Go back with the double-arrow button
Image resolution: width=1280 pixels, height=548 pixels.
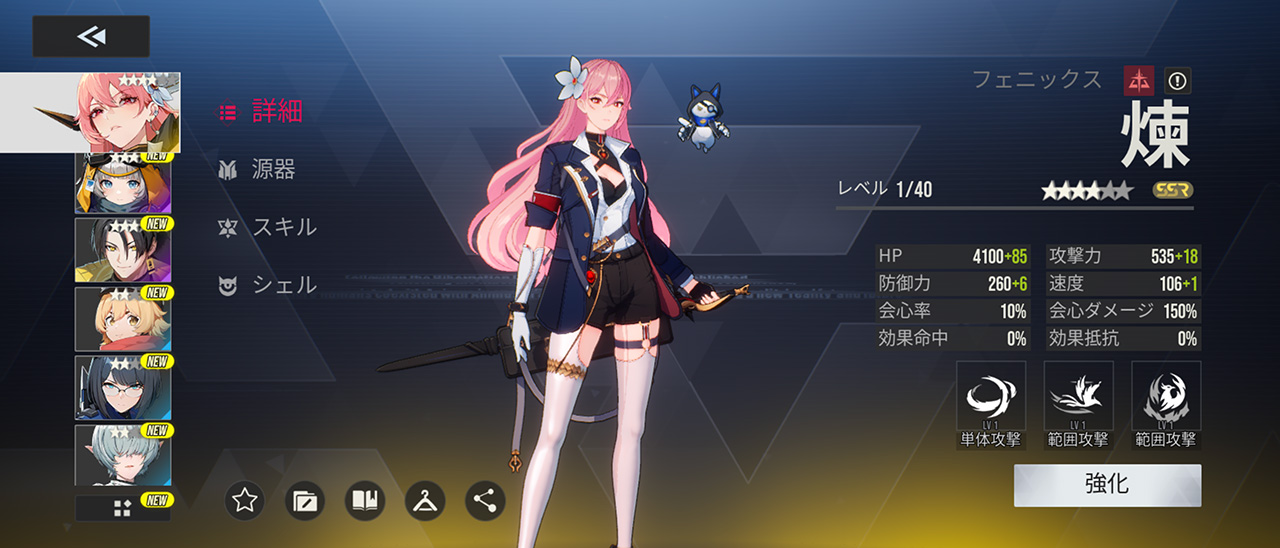pos(91,37)
